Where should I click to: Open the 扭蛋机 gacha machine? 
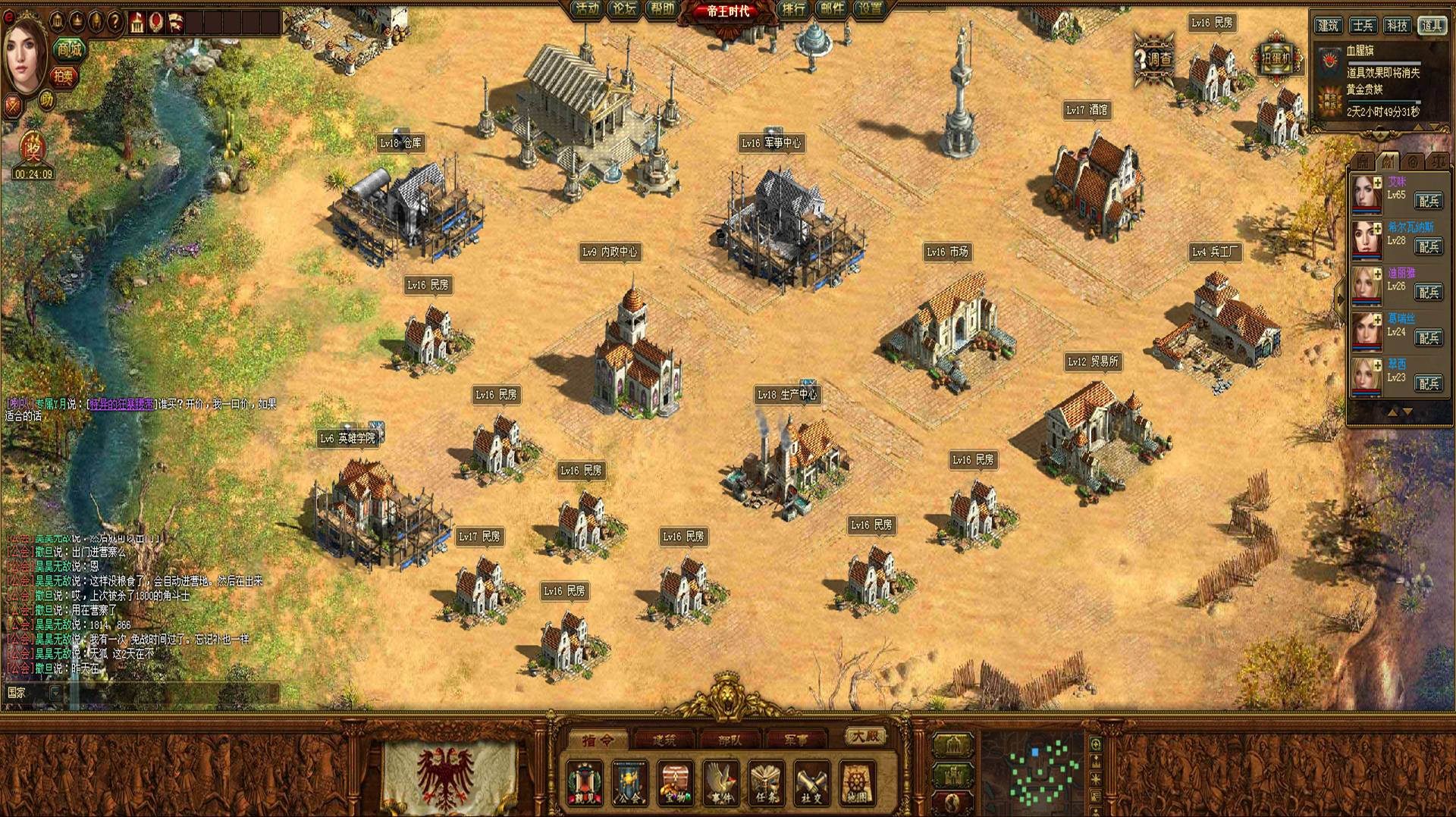1278,58
